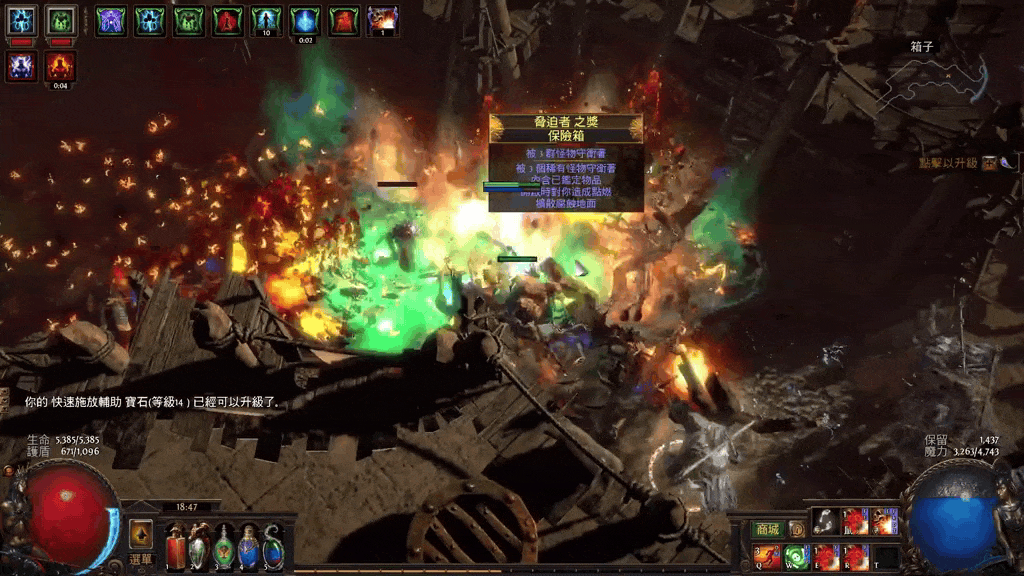This screenshot has width=1024, height=576.
Task: Click the gold coin icon beside 商城
Action: click(x=797, y=529)
